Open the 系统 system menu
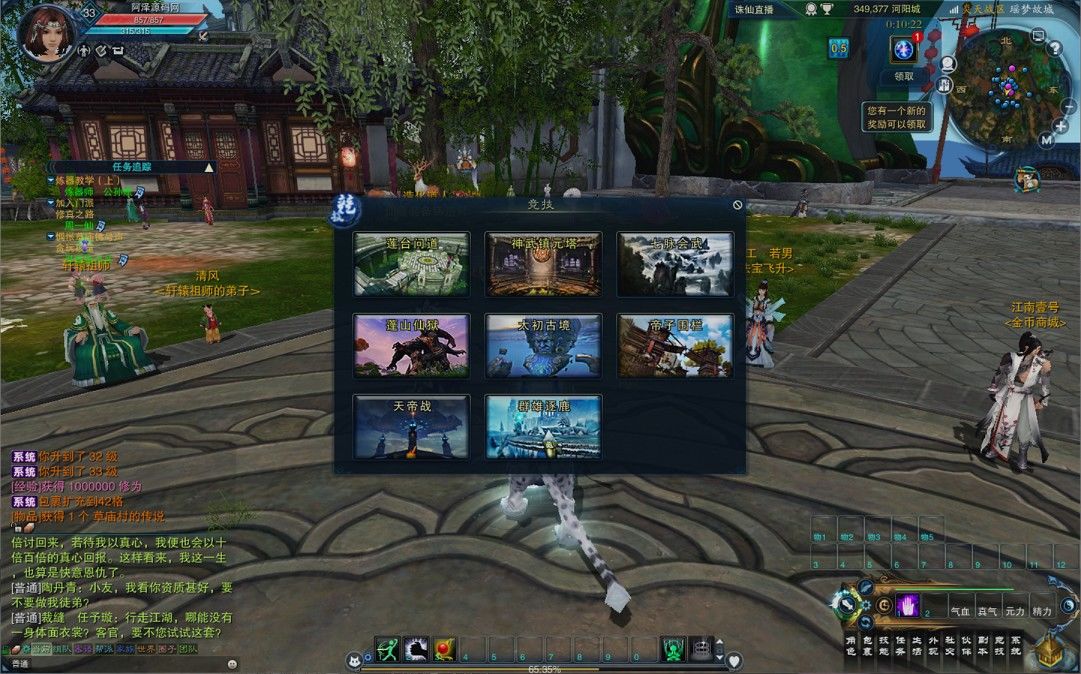 1016,645
